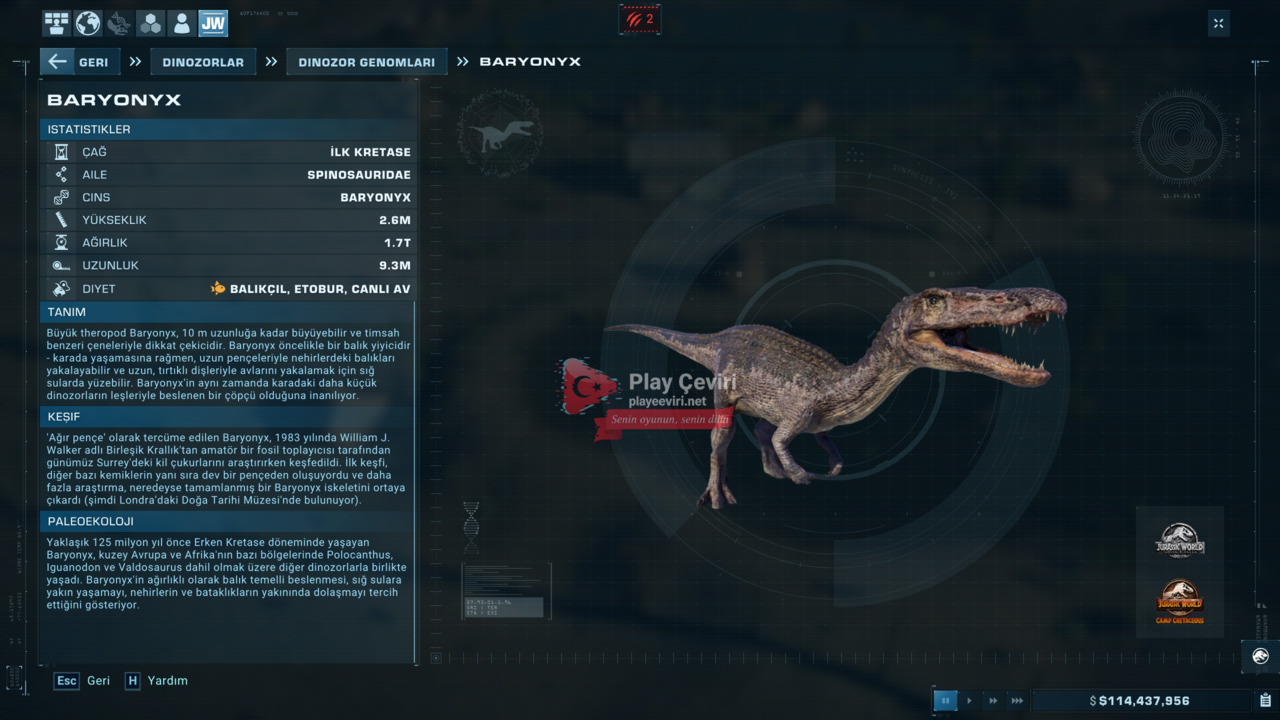Viewport: 1280px width, 720px height.
Task: Open the clipboard finances icon
Action: click(1265, 701)
